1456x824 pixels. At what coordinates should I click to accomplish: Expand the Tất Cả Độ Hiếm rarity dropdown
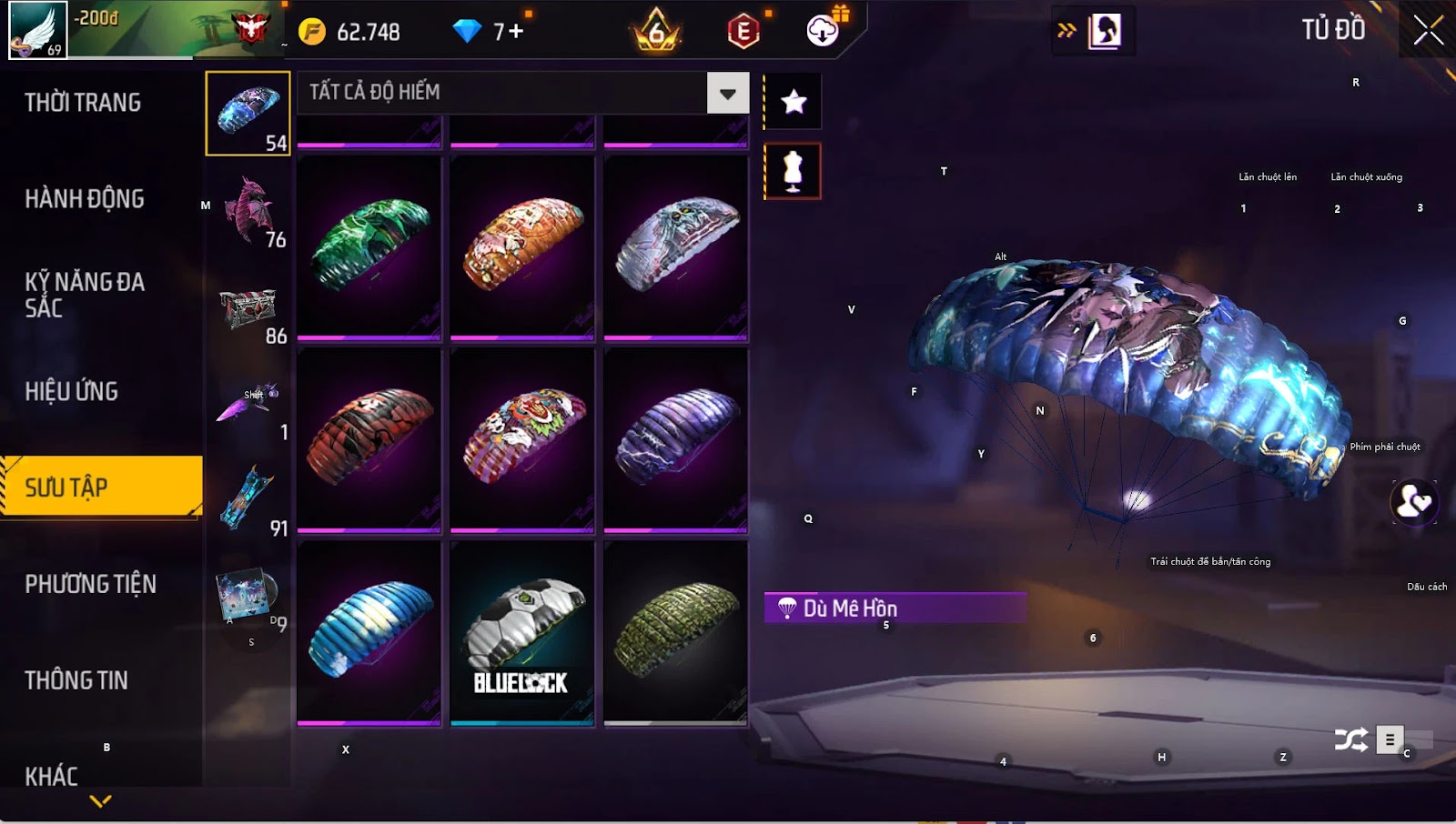(727, 93)
